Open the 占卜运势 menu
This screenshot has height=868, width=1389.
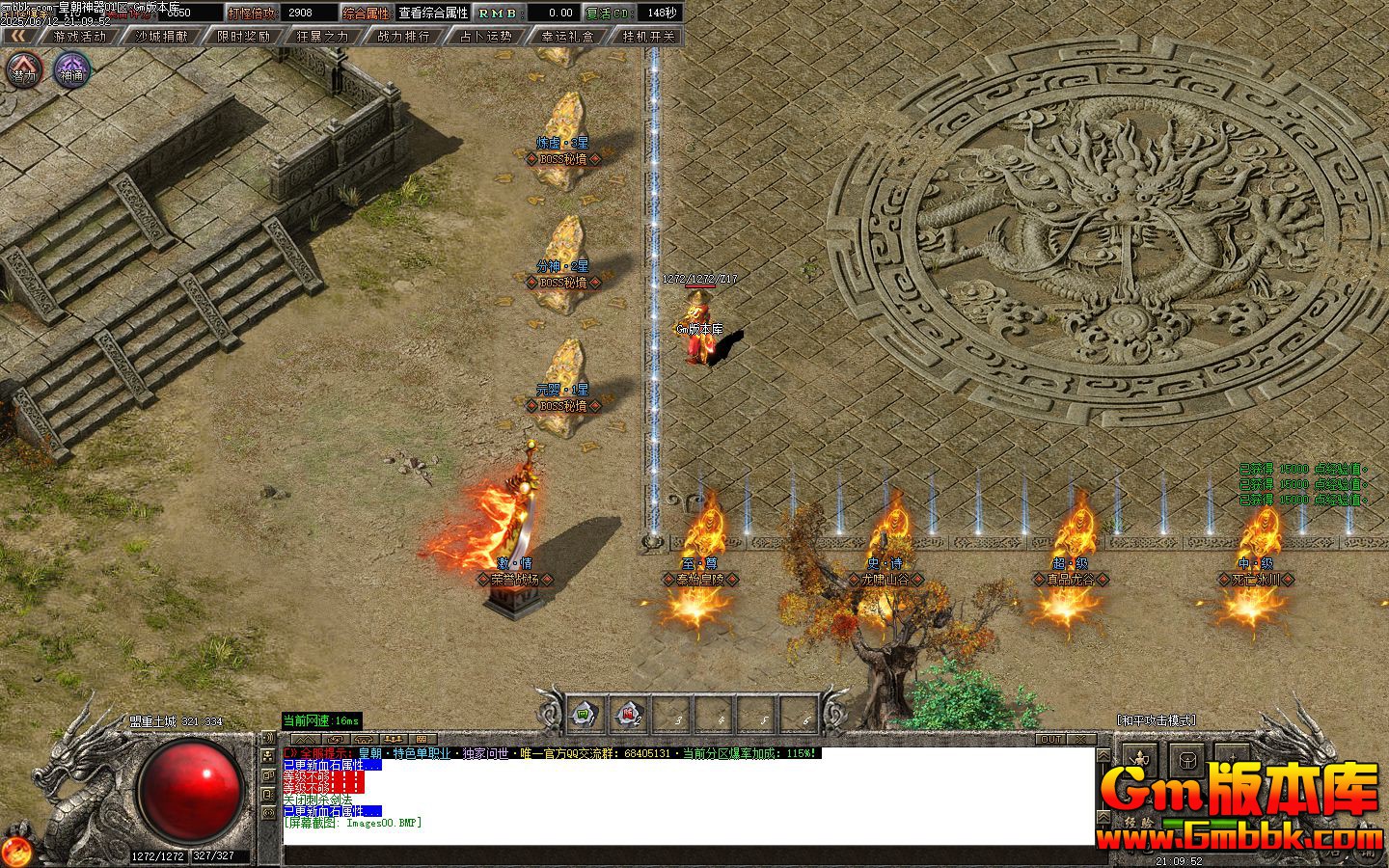pyautogui.click(x=487, y=37)
